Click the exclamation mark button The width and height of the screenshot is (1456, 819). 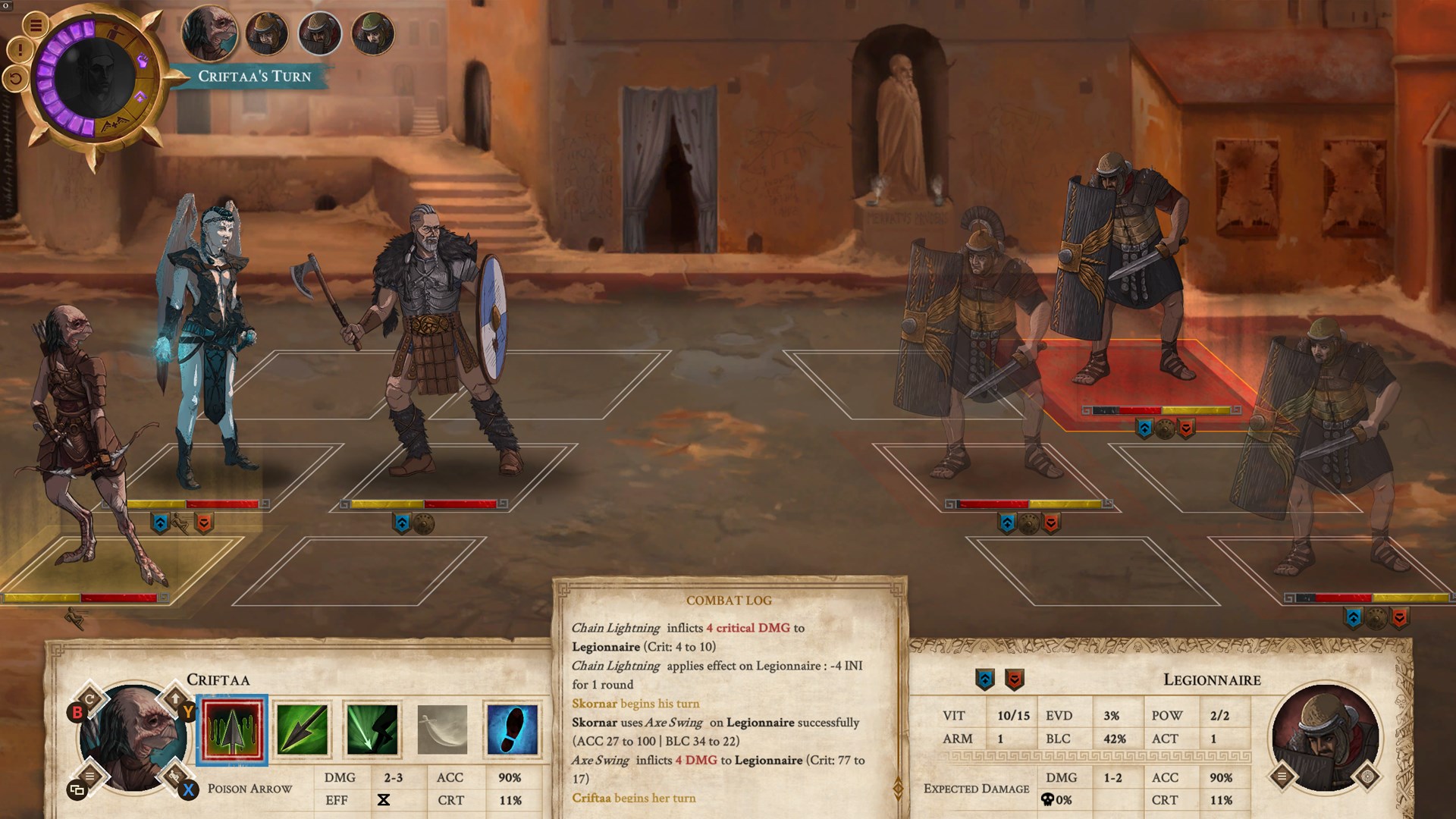19,51
